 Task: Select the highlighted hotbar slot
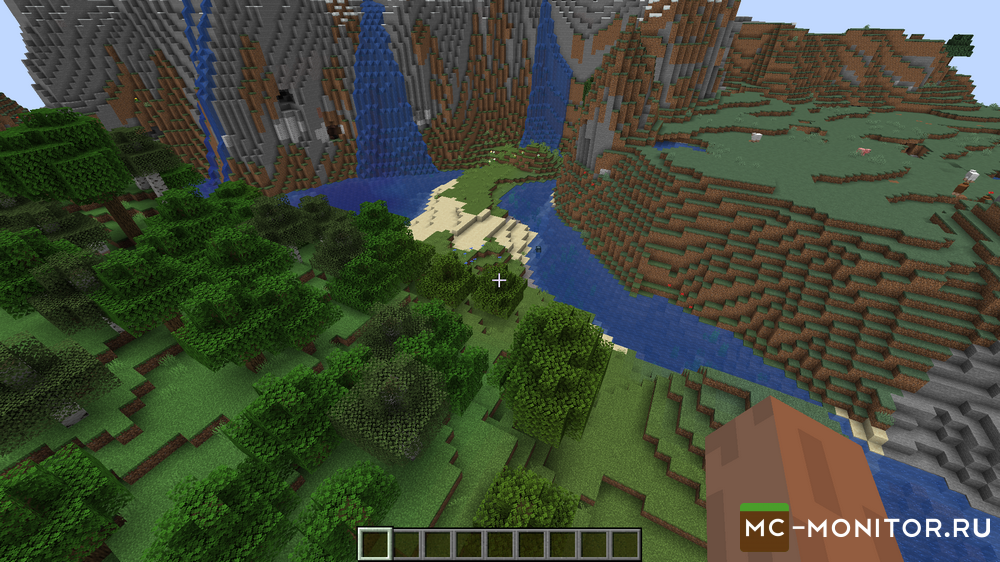375,544
